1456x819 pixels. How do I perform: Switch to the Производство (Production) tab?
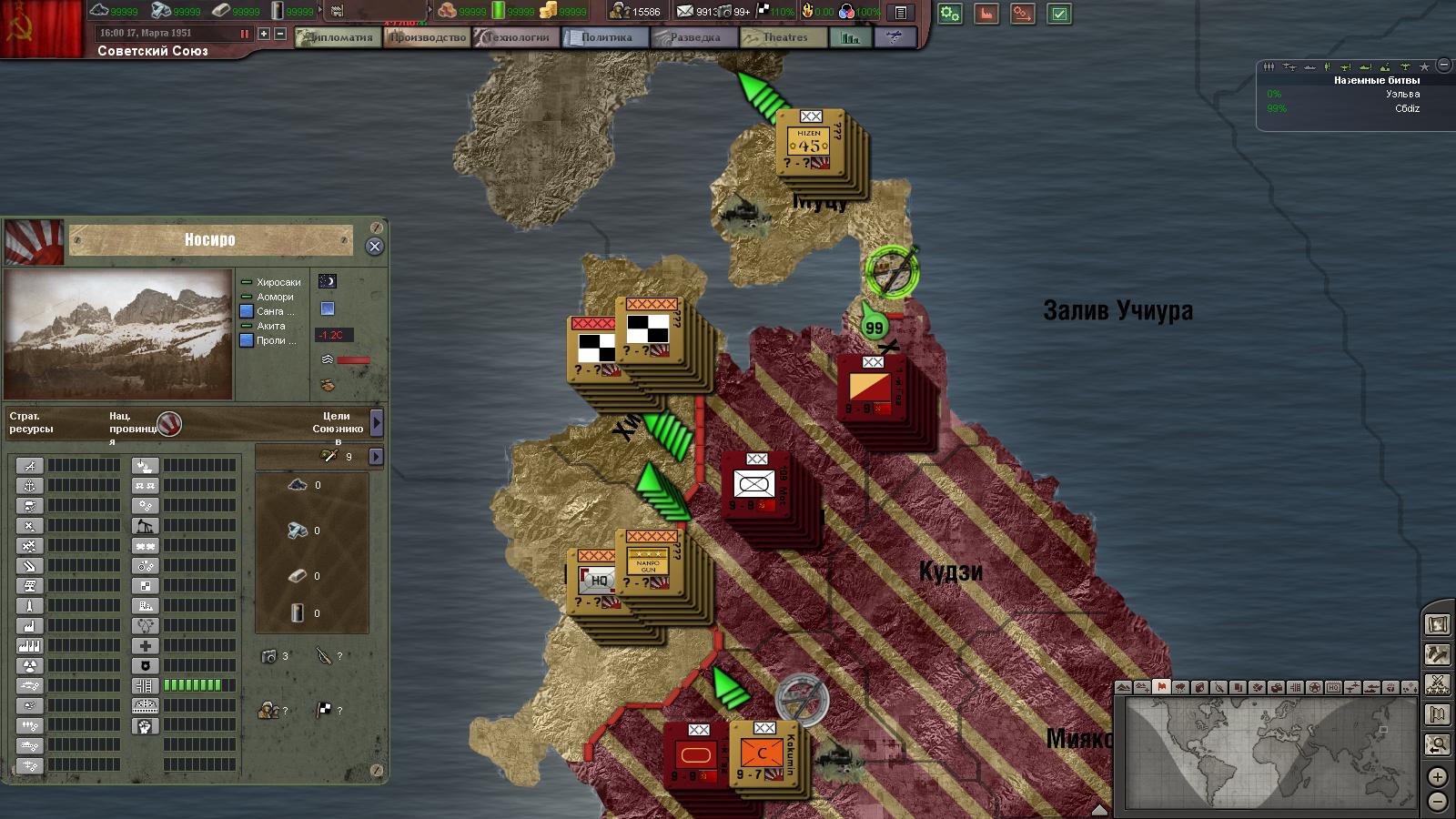pos(428,37)
